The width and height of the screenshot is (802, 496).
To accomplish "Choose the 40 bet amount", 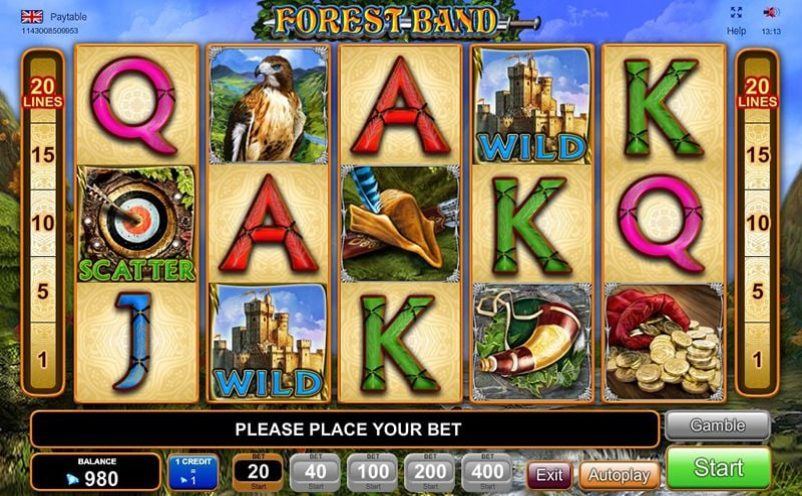I will click(314, 472).
